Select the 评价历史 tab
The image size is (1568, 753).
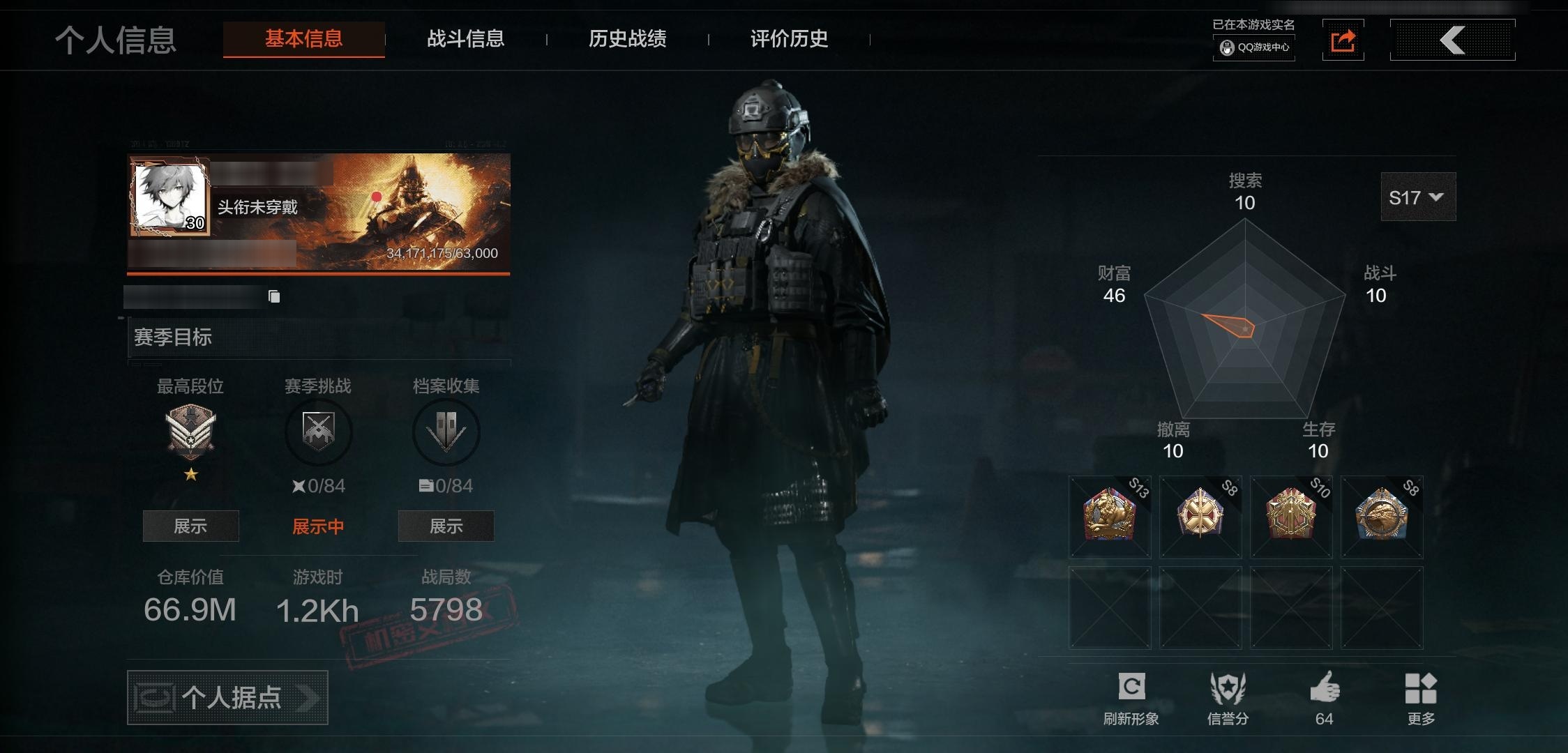789,39
